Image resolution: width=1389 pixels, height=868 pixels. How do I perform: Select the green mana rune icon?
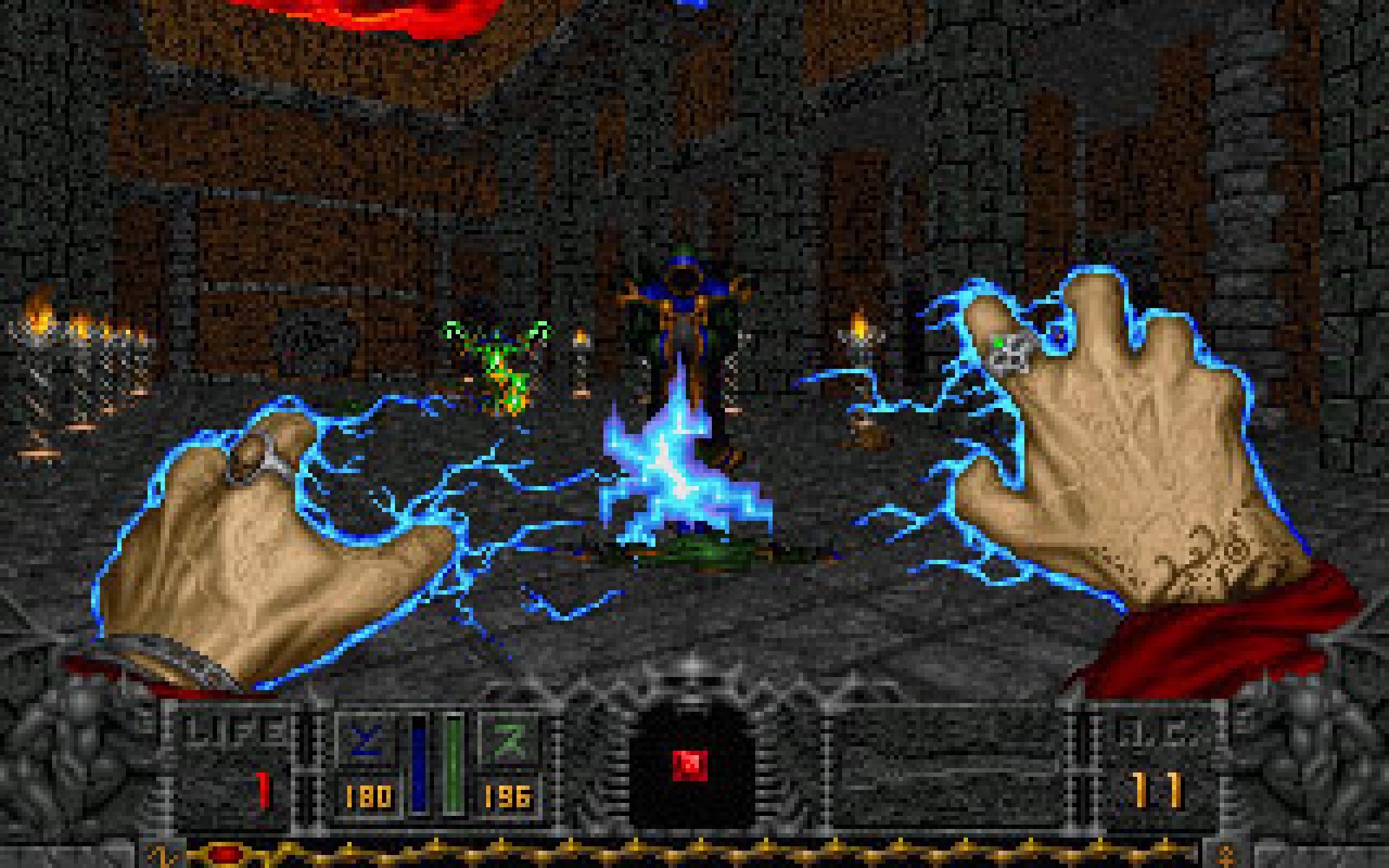coord(506,738)
